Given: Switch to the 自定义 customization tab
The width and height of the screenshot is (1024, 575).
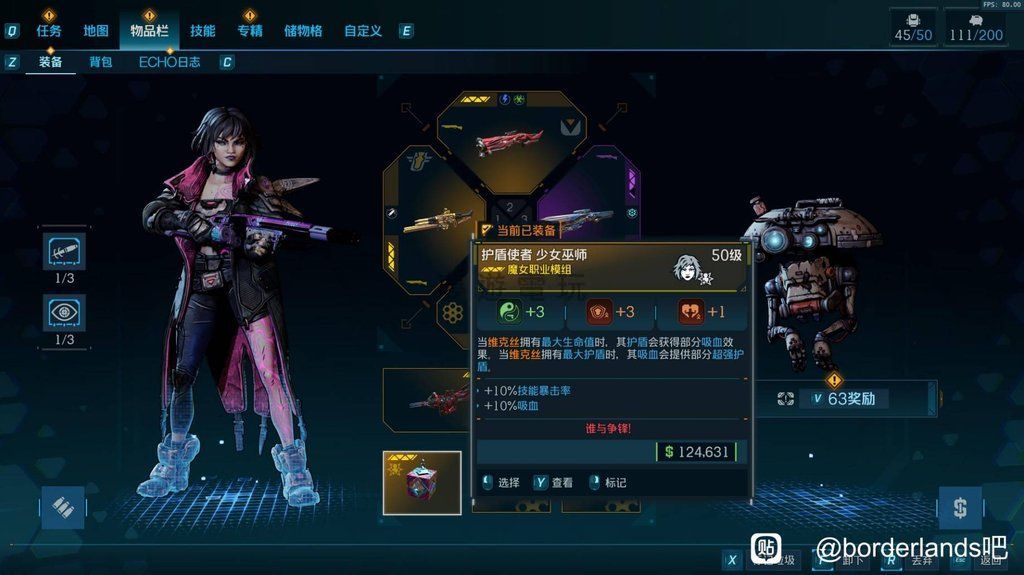Looking at the screenshot, I should (x=362, y=31).
